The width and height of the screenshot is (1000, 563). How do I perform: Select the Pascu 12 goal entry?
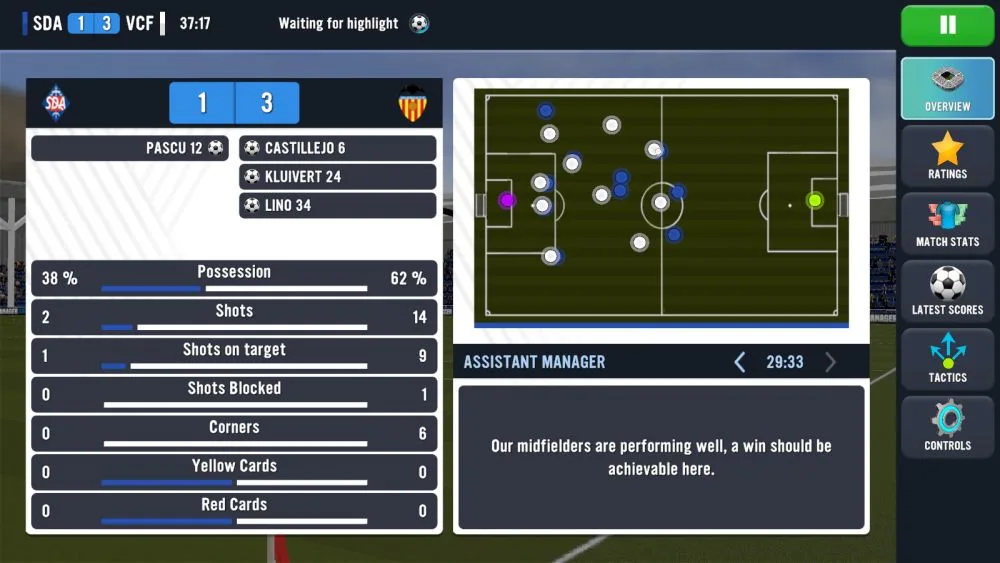pyautogui.click(x=130, y=148)
